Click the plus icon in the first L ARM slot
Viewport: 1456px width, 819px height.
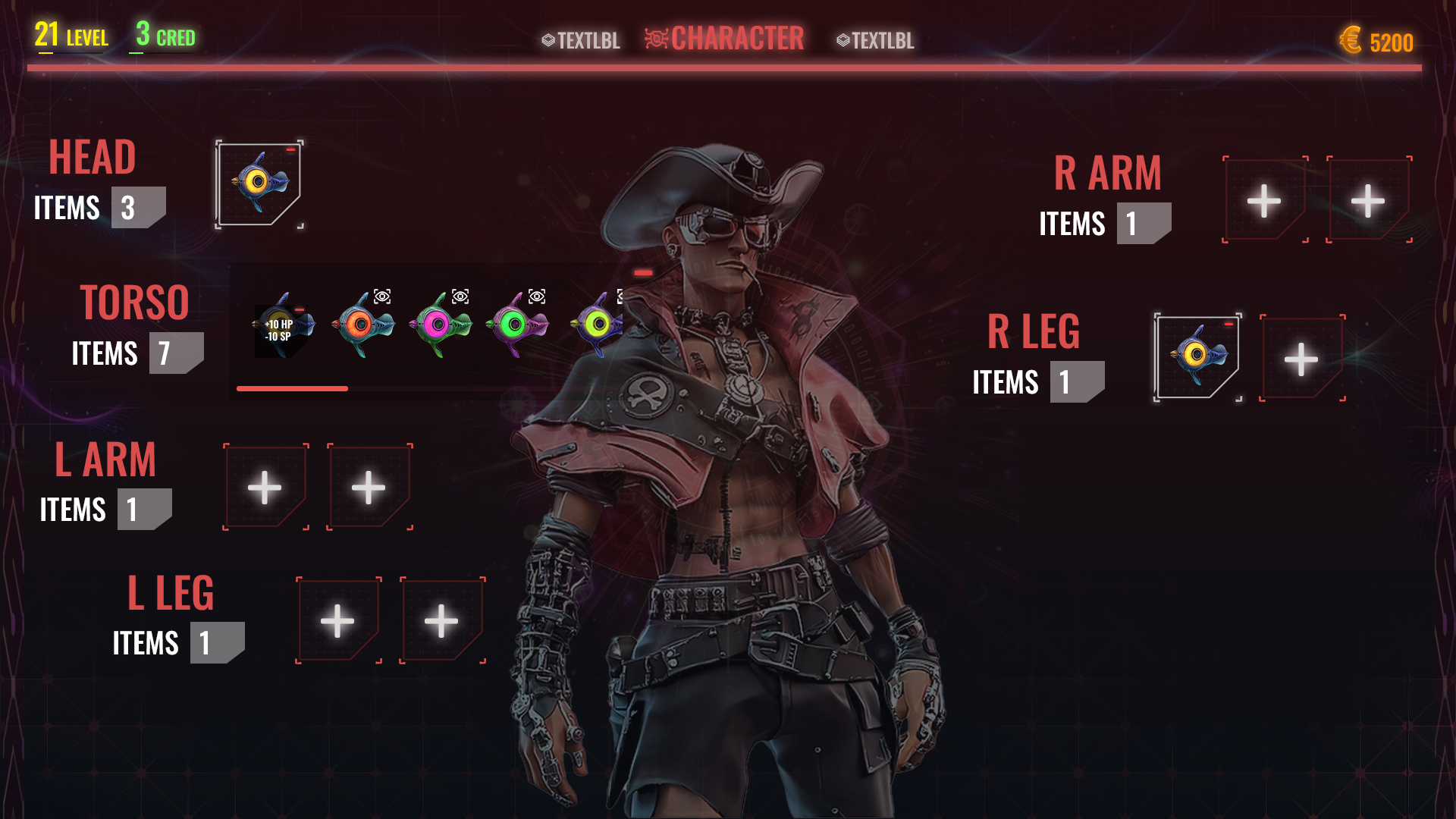[x=265, y=486]
